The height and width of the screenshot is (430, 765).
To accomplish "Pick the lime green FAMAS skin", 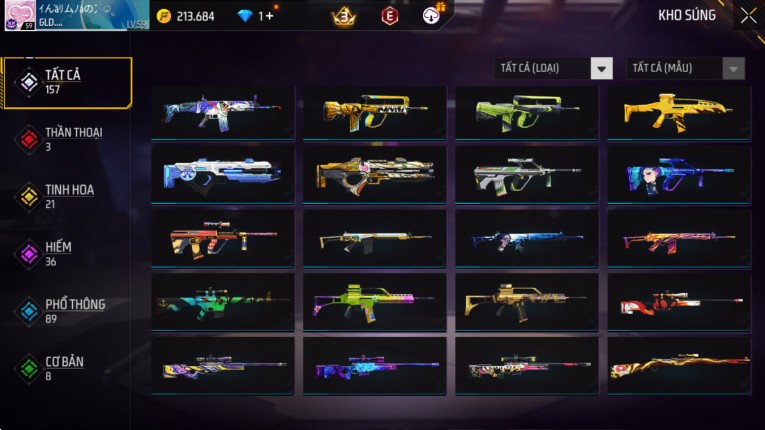I will tap(526, 111).
